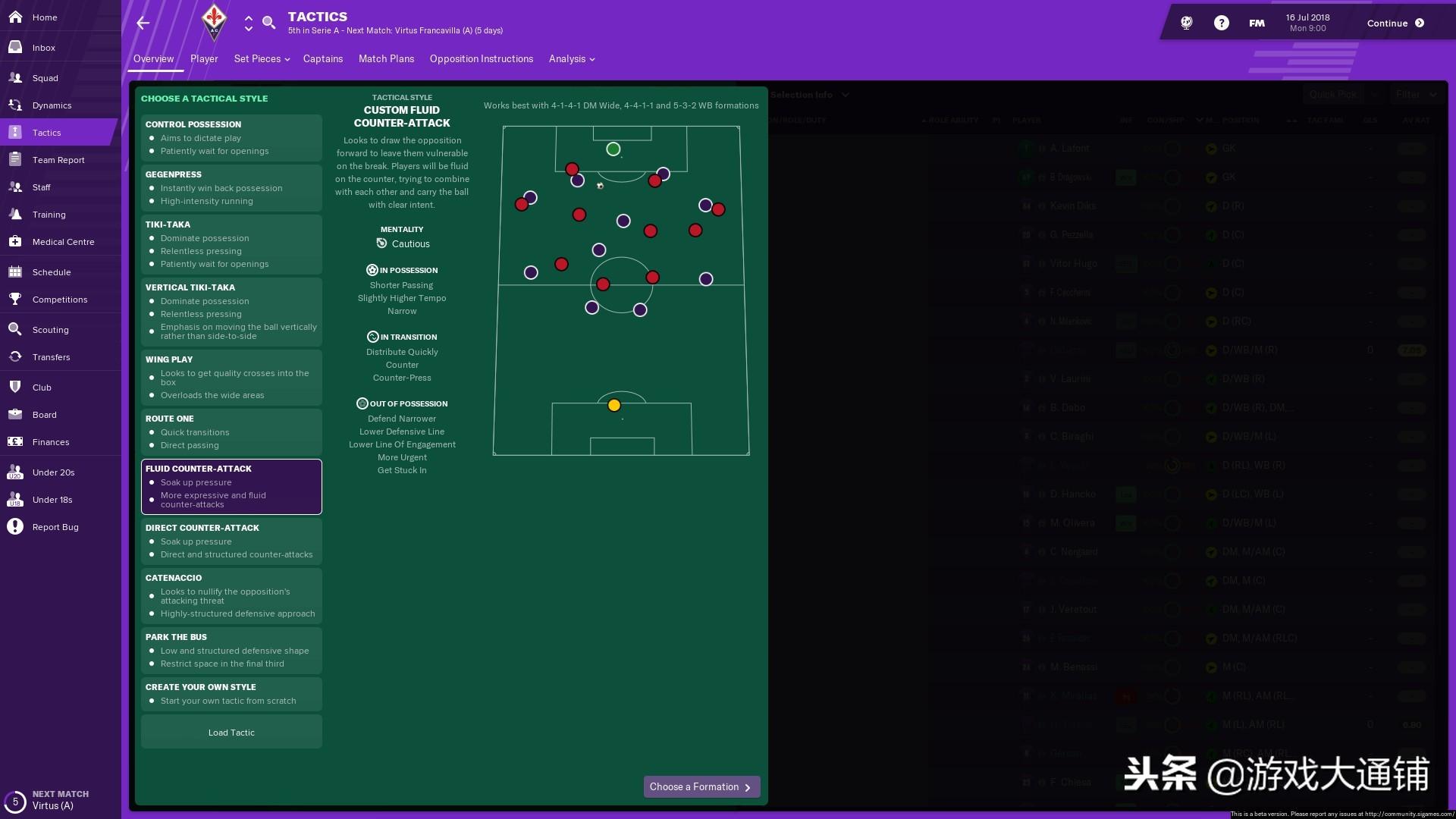Select the Gegenpress tactical style
This screenshot has height=819, width=1456.
coord(231,187)
